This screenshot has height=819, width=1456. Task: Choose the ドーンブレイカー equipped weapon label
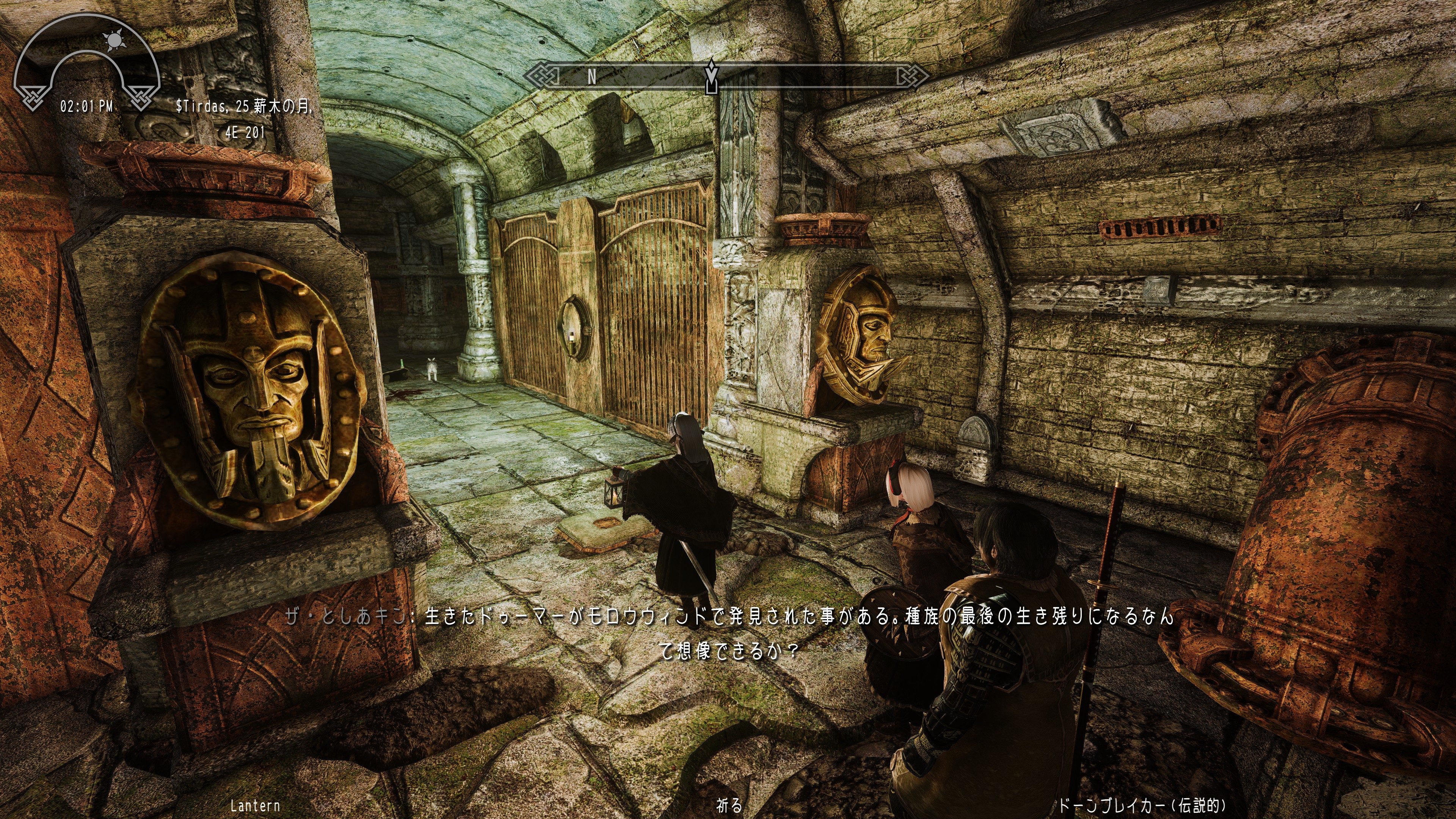point(1142,805)
